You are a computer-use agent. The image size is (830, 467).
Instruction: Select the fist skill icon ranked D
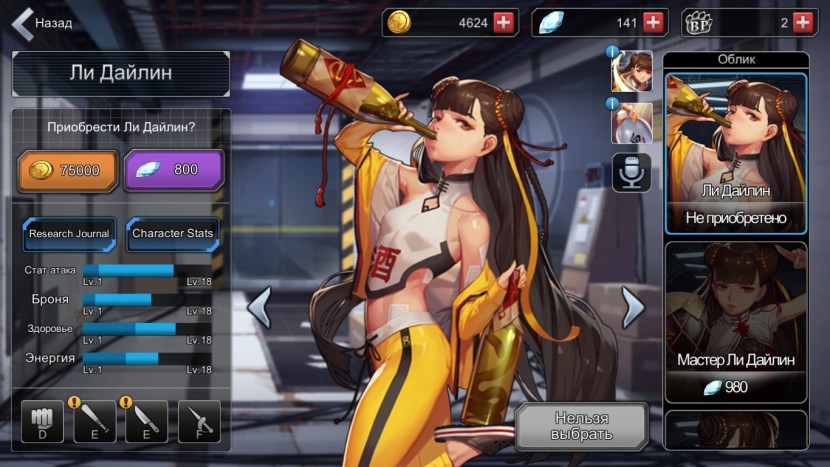click(x=43, y=422)
